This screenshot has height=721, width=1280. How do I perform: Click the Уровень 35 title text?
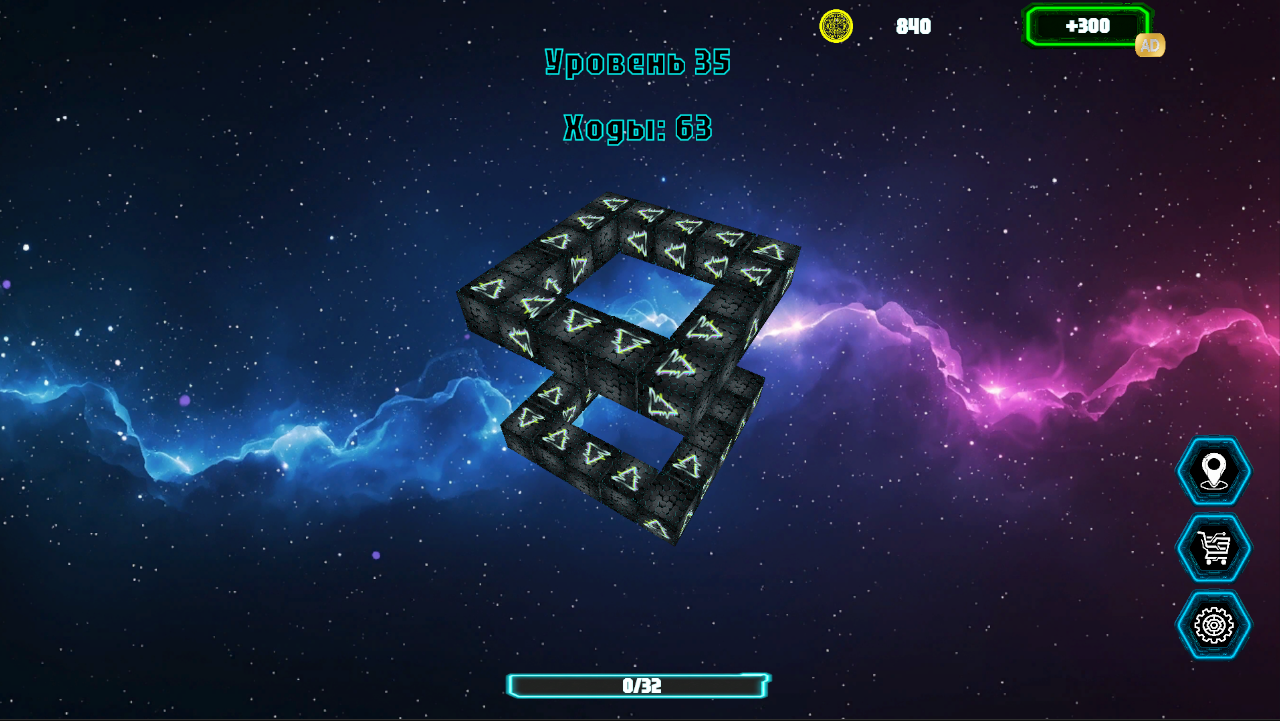click(x=637, y=60)
